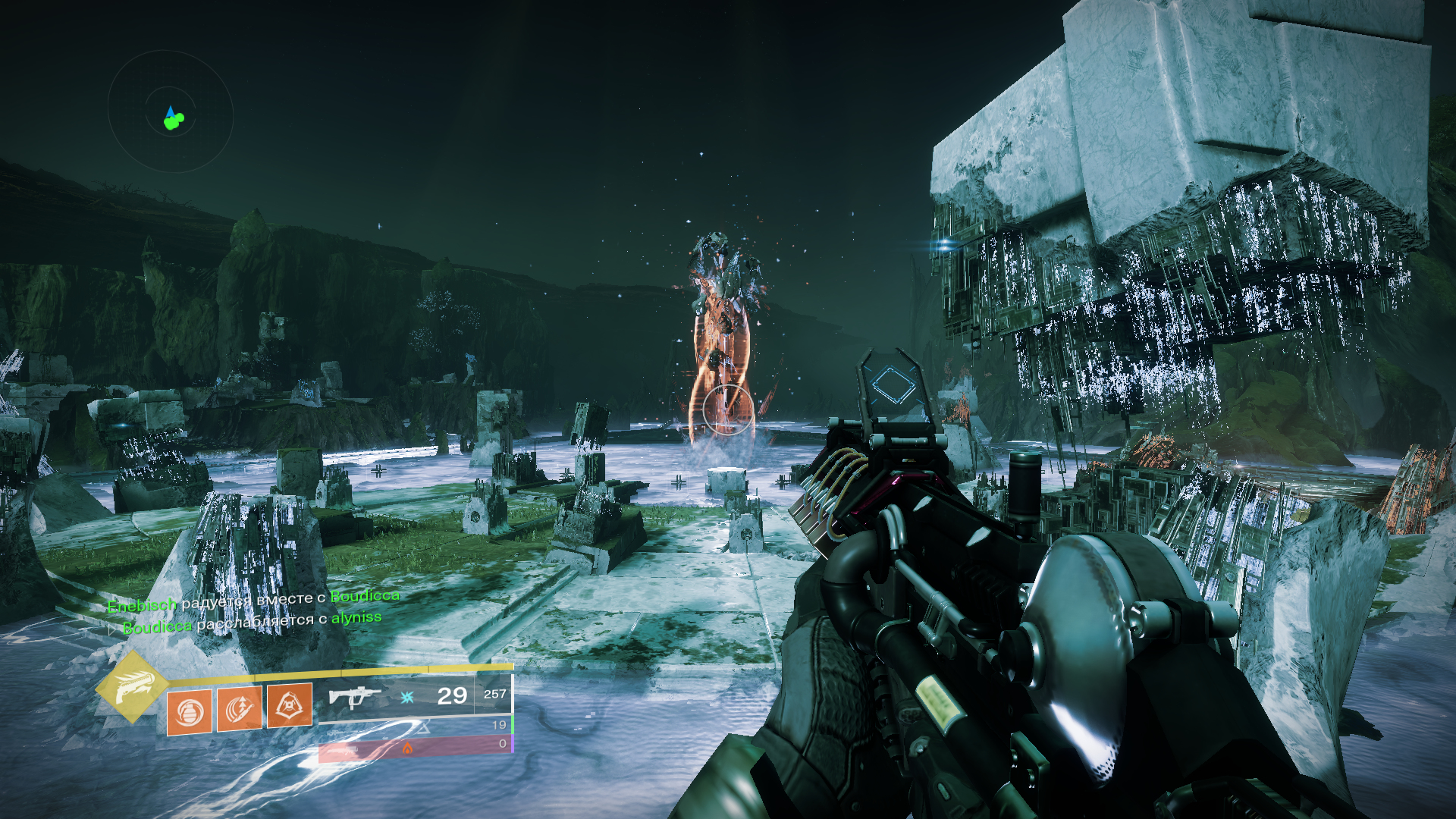Use the throwing knife melee ability
The image size is (1456, 819).
tap(240, 710)
